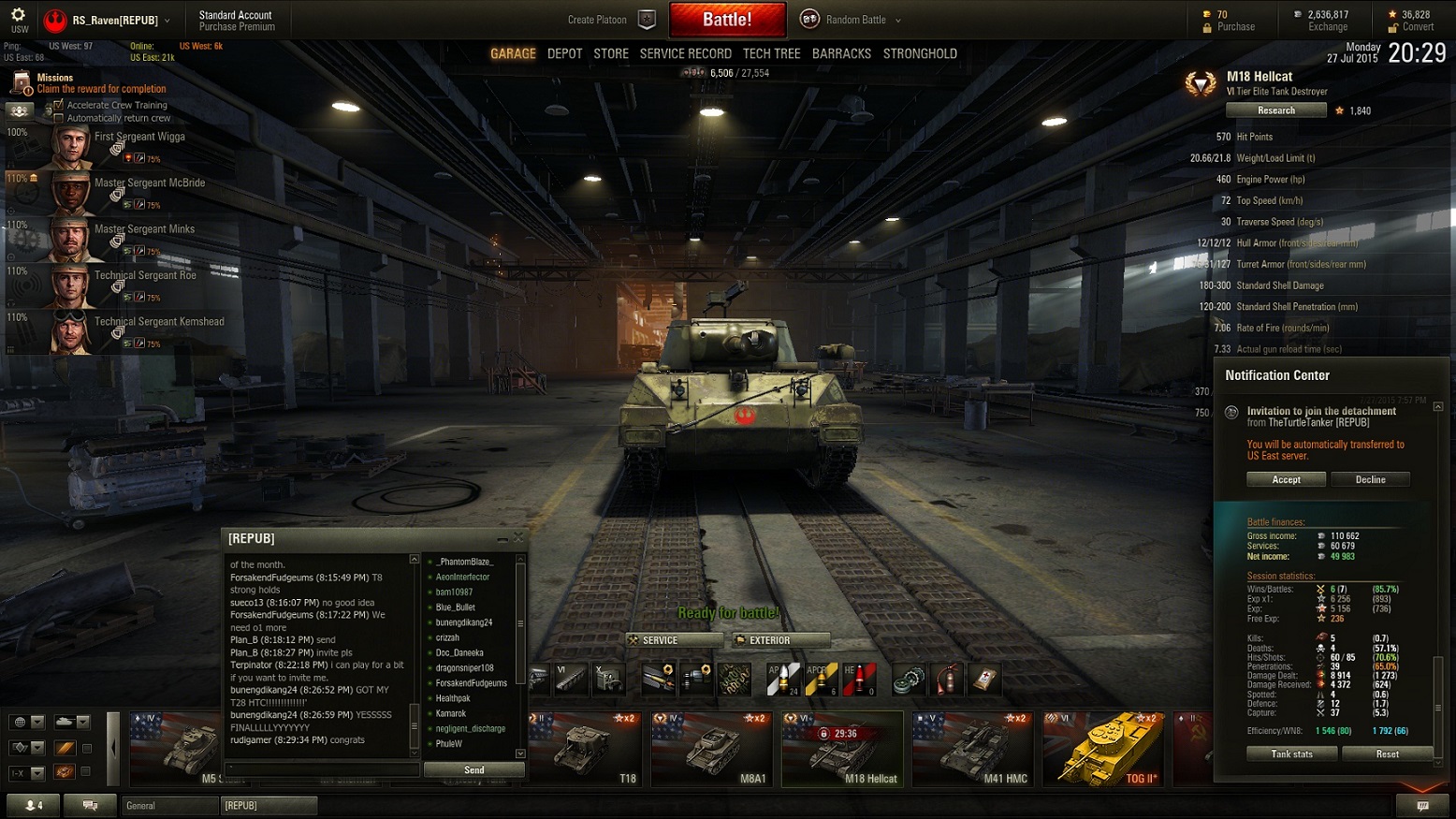
Task: Decline the invitation from TheTurtleTanker
Action: (1370, 479)
